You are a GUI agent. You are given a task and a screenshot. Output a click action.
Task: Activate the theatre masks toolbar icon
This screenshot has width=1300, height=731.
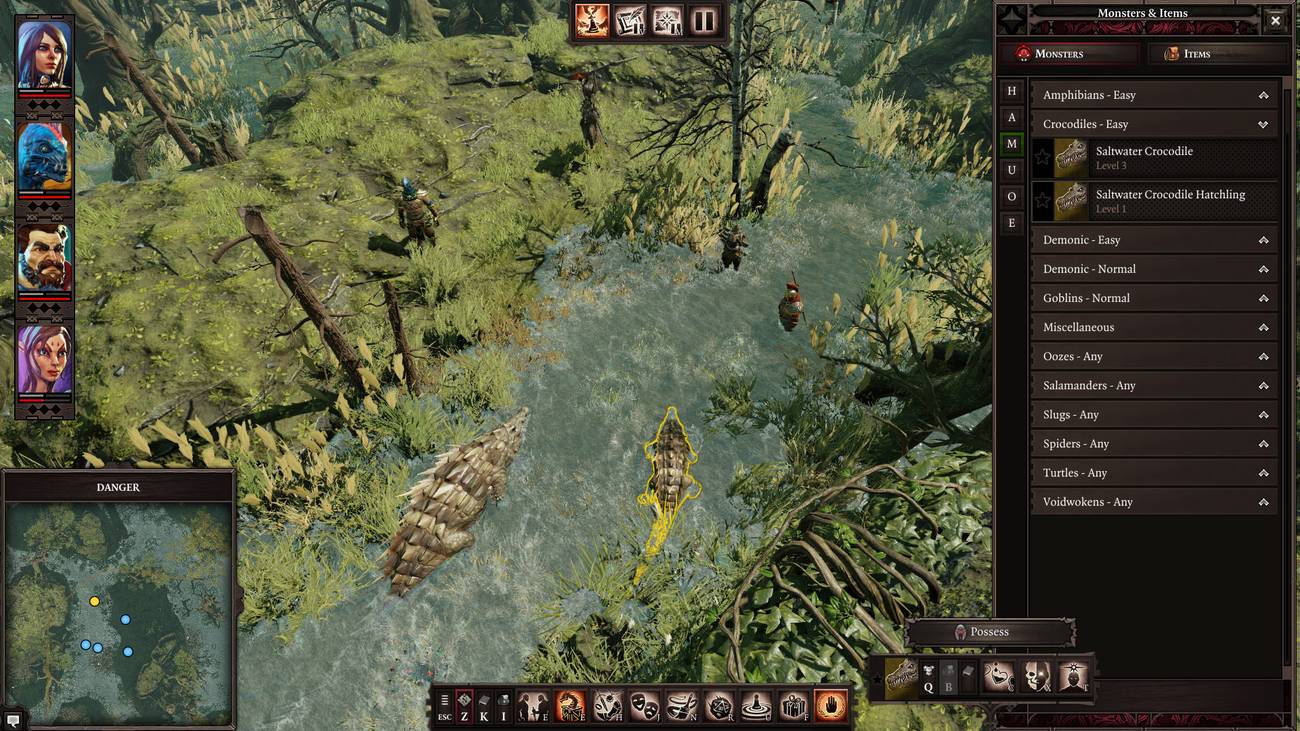click(644, 707)
